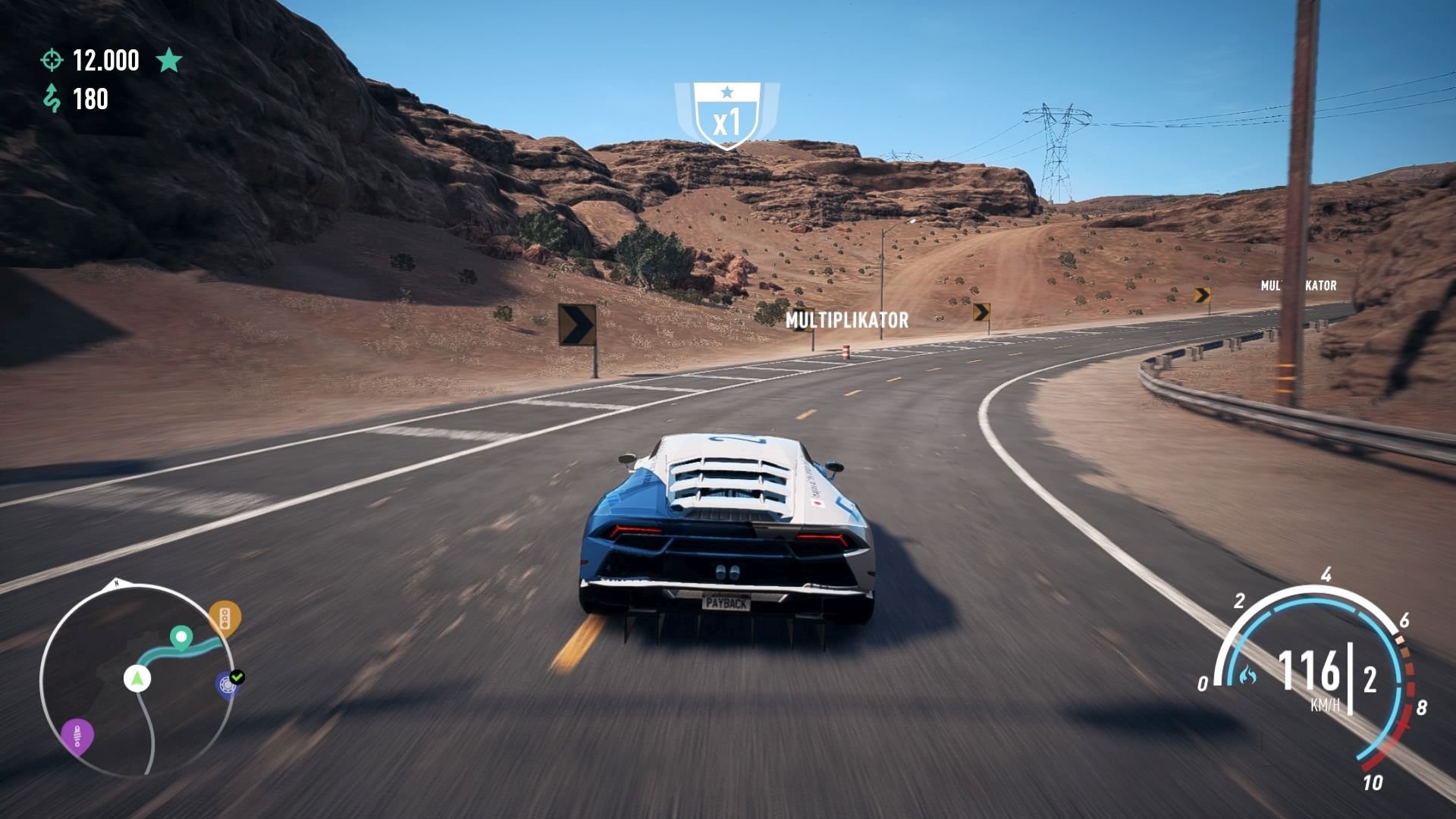Click the orange traffic light map marker
1456x819 pixels.
pyautogui.click(x=224, y=616)
